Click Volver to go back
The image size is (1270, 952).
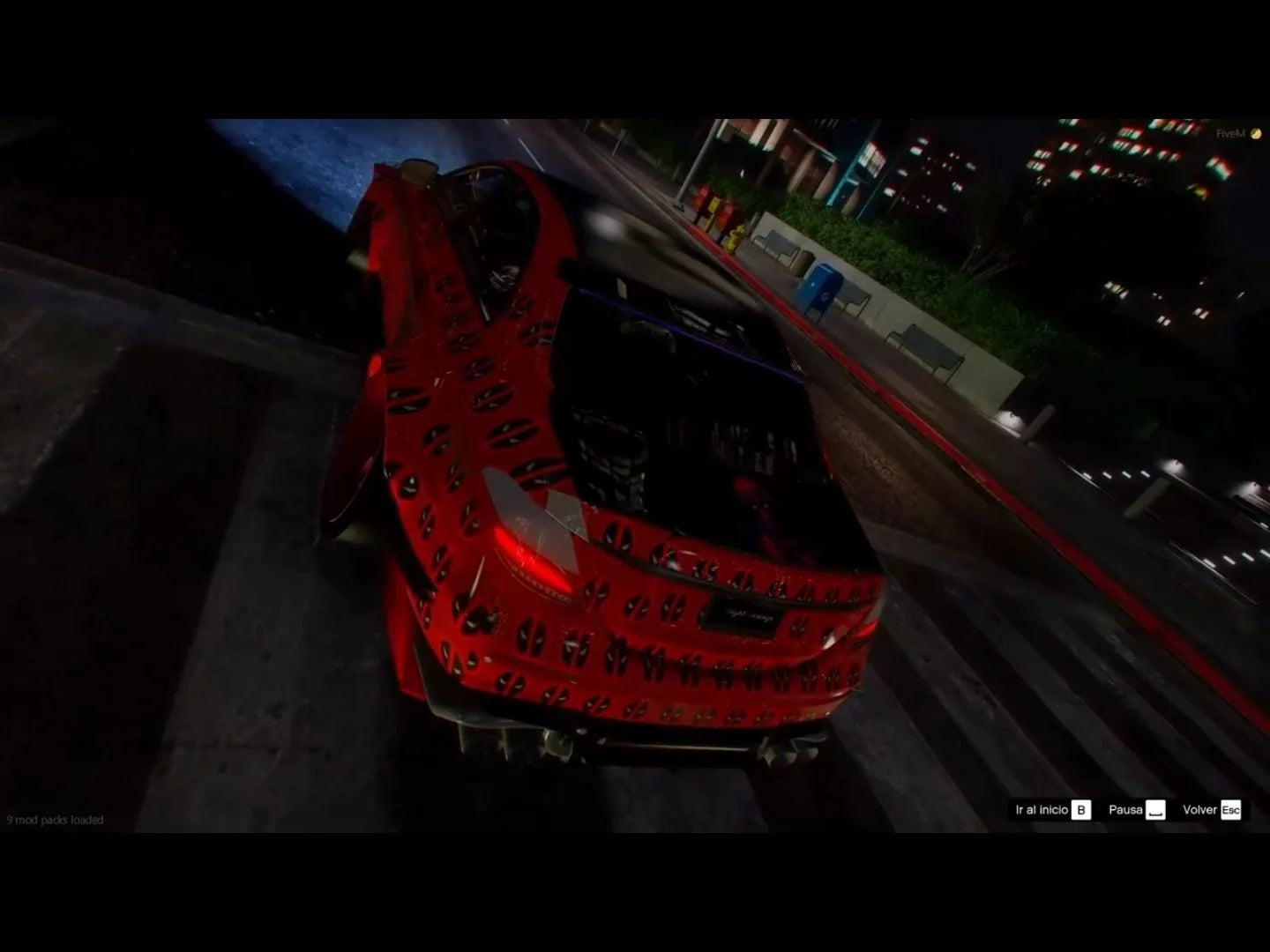(1199, 810)
